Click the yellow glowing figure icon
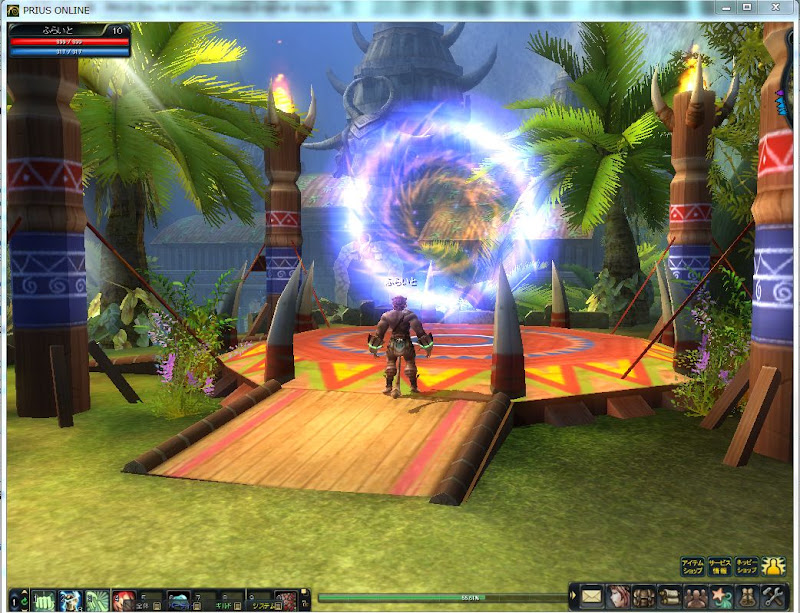This screenshot has width=800, height=613. [773, 567]
